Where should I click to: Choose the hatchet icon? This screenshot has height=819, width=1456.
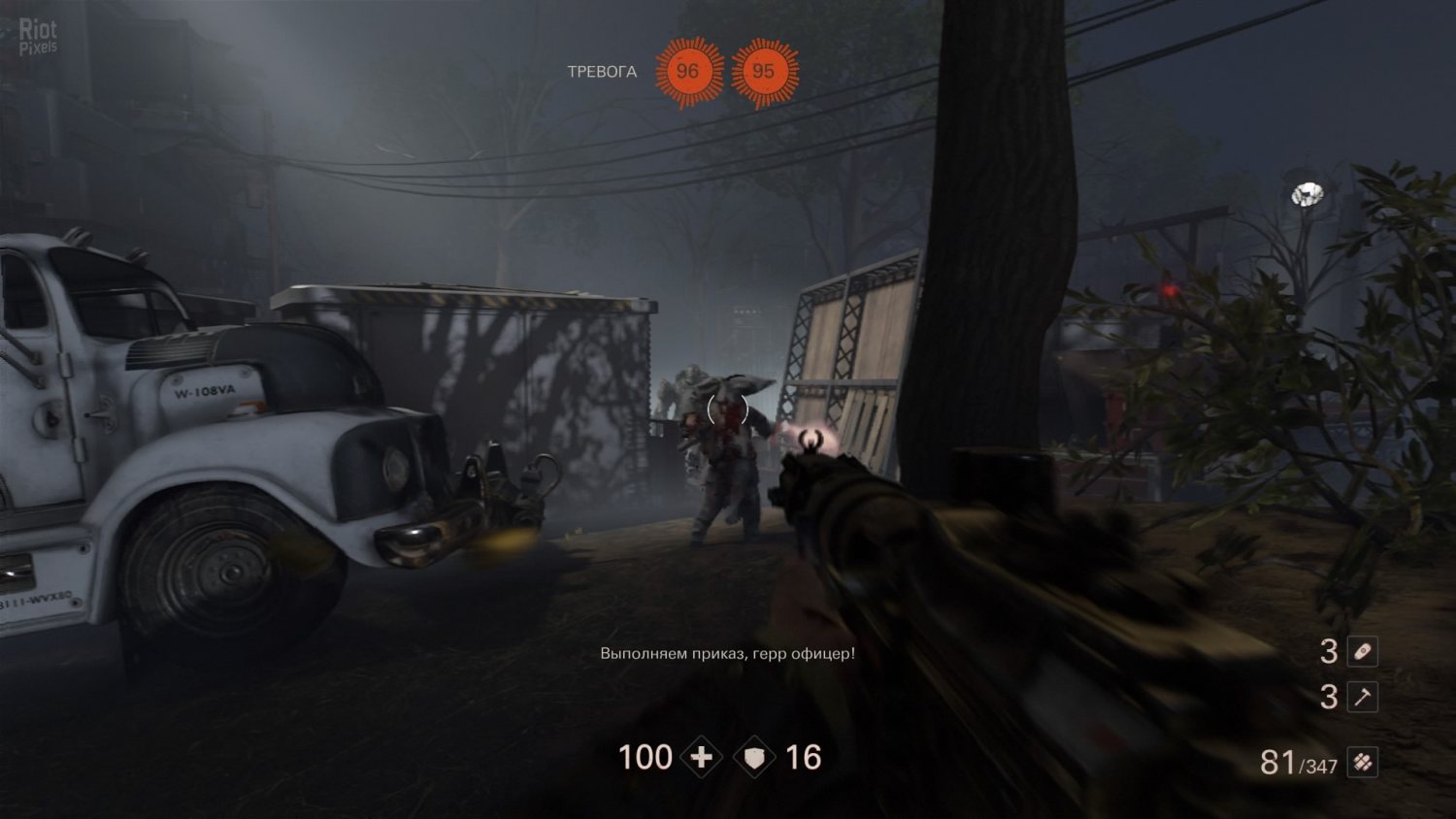pyautogui.click(x=1363, y=697)
